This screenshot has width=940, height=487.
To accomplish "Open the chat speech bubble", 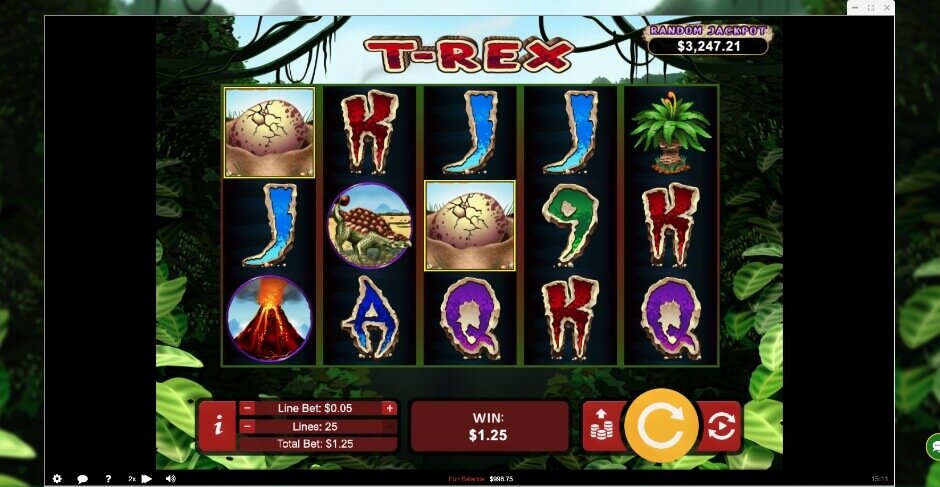I will click(83, 479).
